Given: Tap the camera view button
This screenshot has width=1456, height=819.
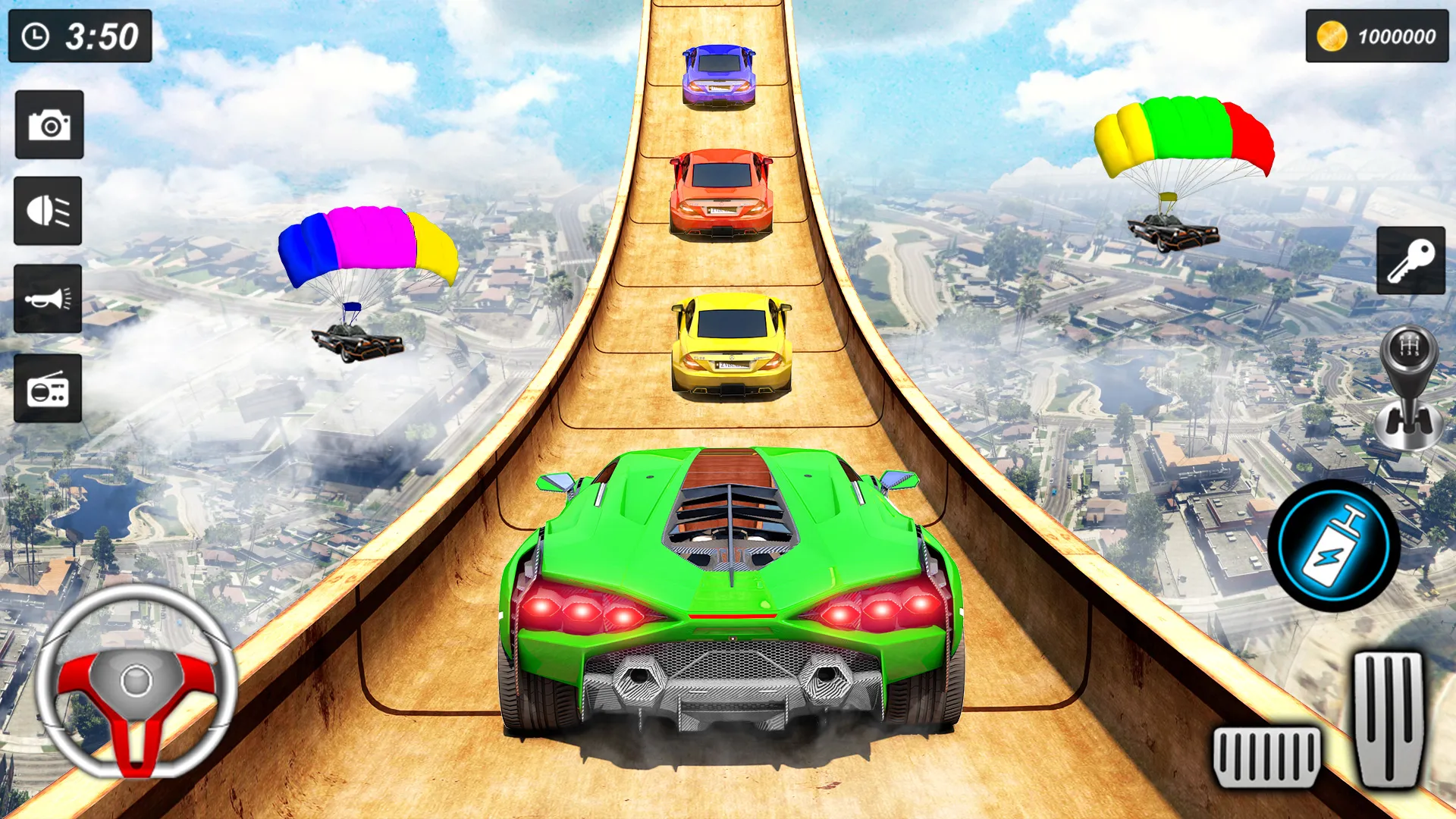Looking at the screenshot, I should pos(49,125).
